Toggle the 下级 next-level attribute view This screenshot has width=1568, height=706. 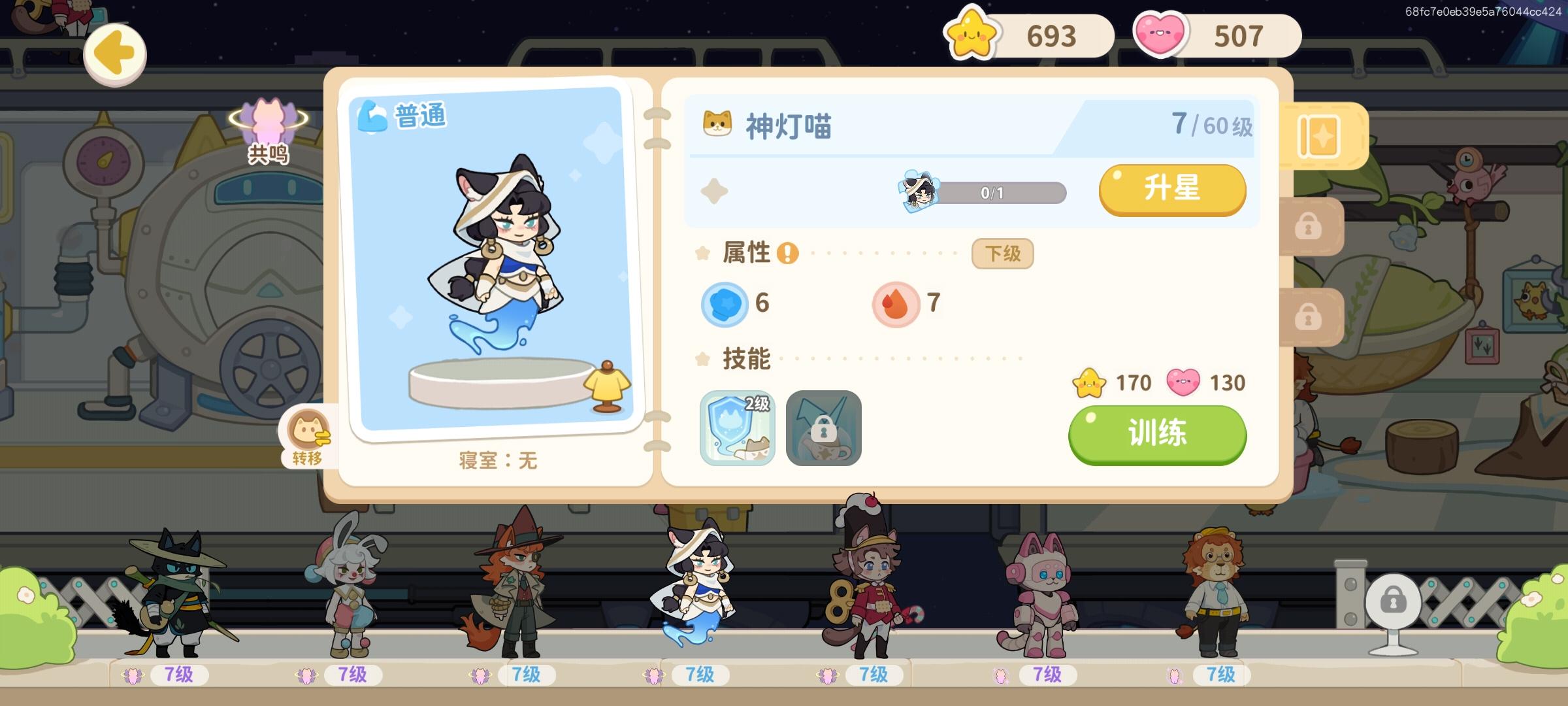click(1002, 254)
